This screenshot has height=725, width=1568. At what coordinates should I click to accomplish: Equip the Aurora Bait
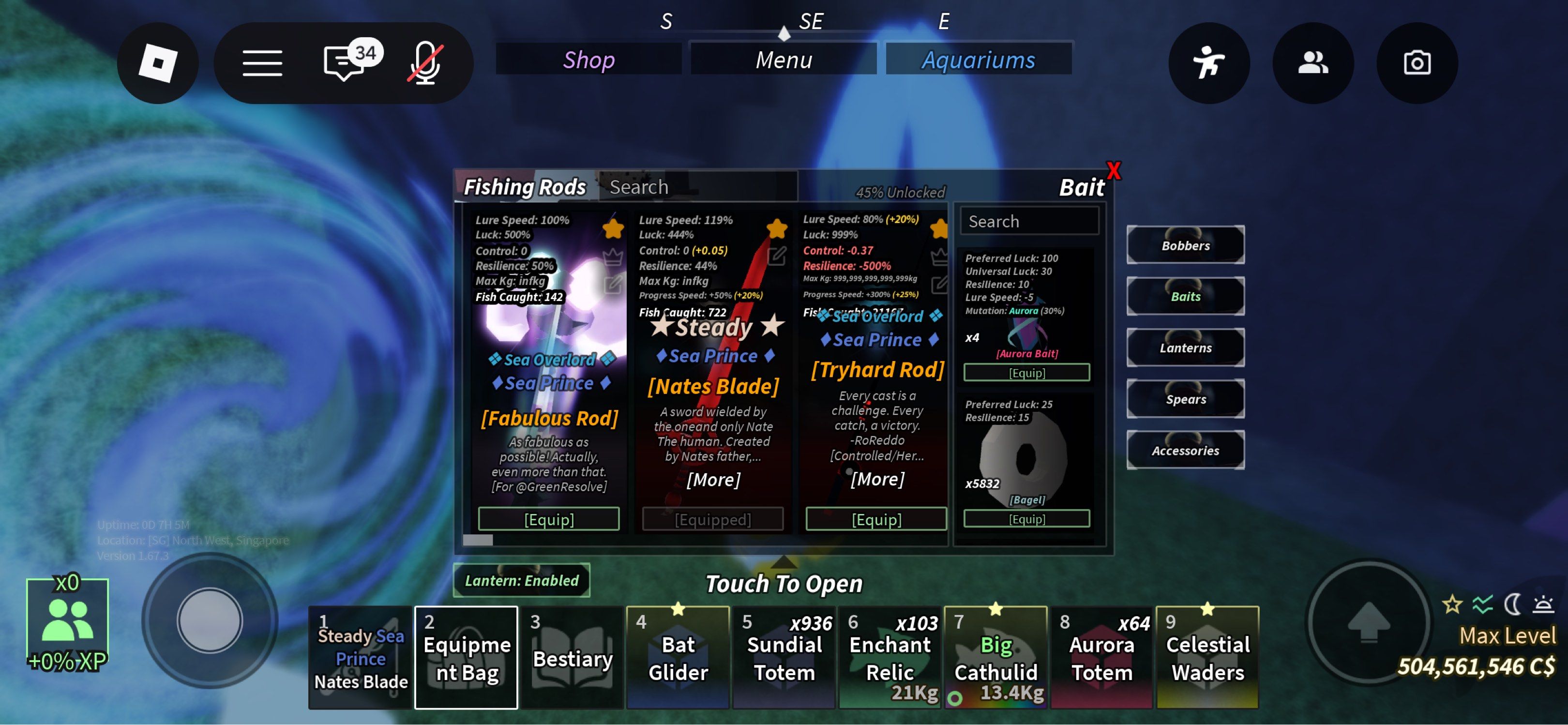[x=1026, y=373]
